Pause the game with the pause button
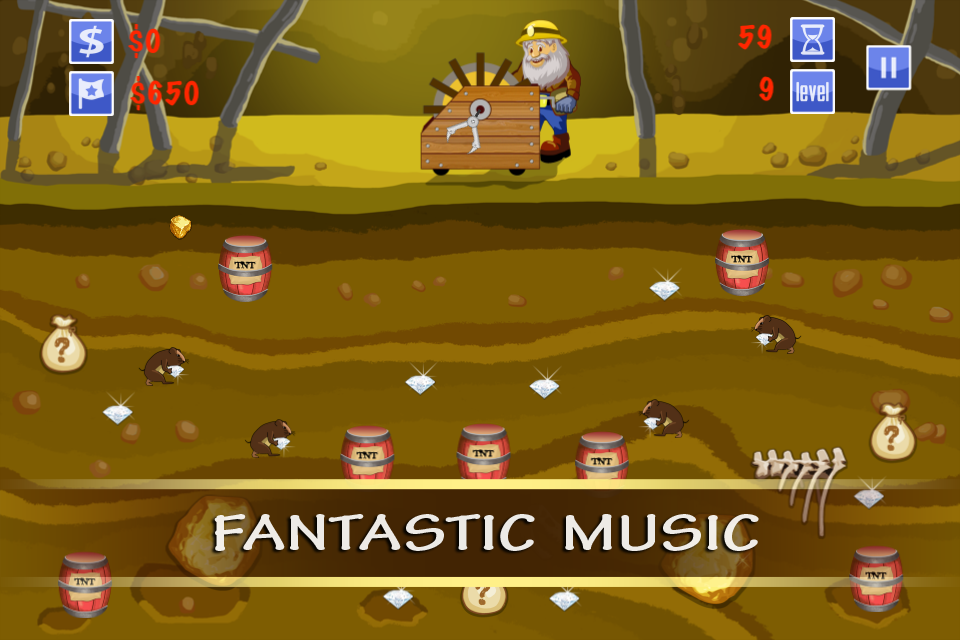 (x=888, y=68)
